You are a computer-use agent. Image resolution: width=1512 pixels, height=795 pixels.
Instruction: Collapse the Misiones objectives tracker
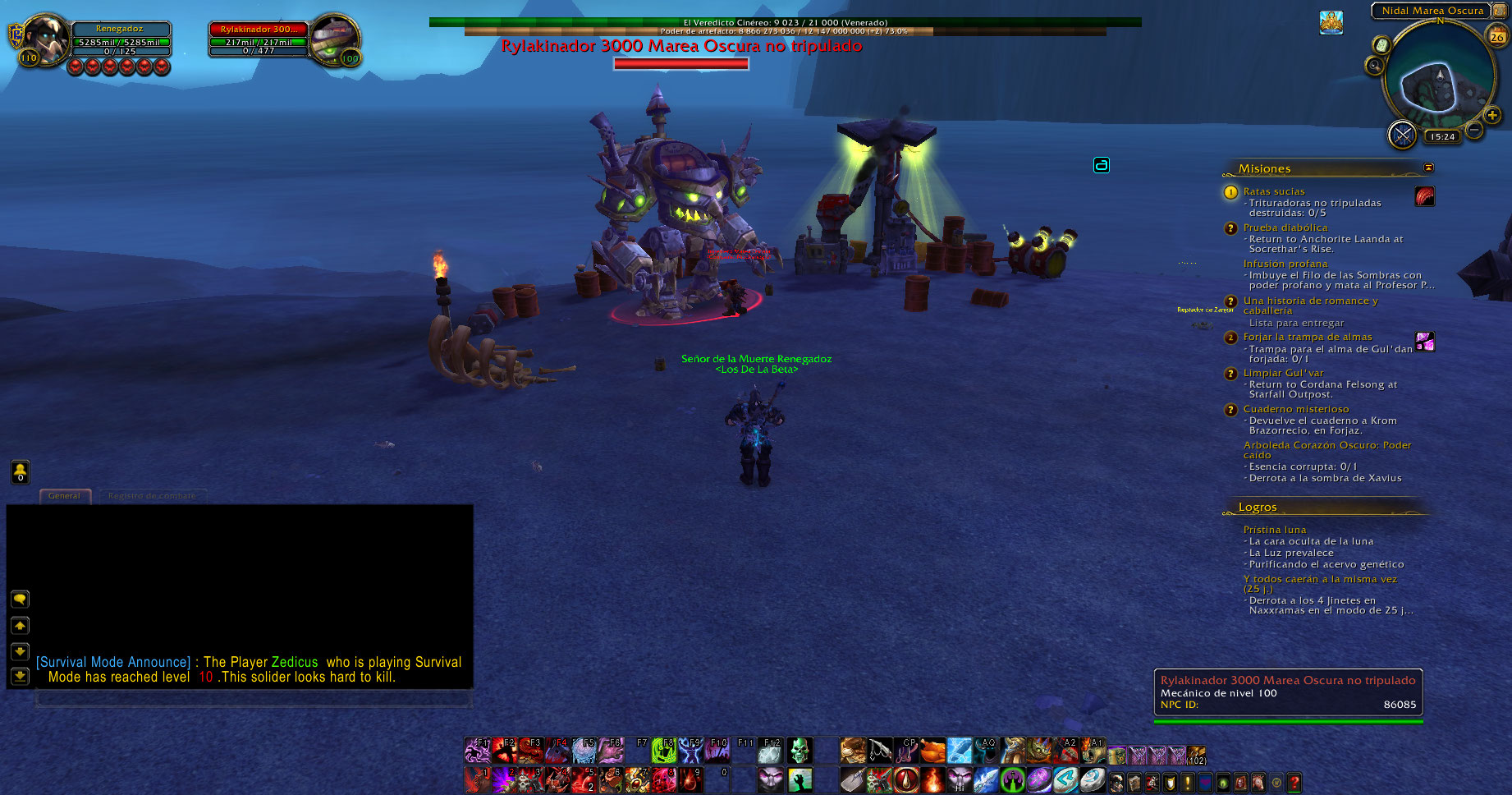(1428, 168)
